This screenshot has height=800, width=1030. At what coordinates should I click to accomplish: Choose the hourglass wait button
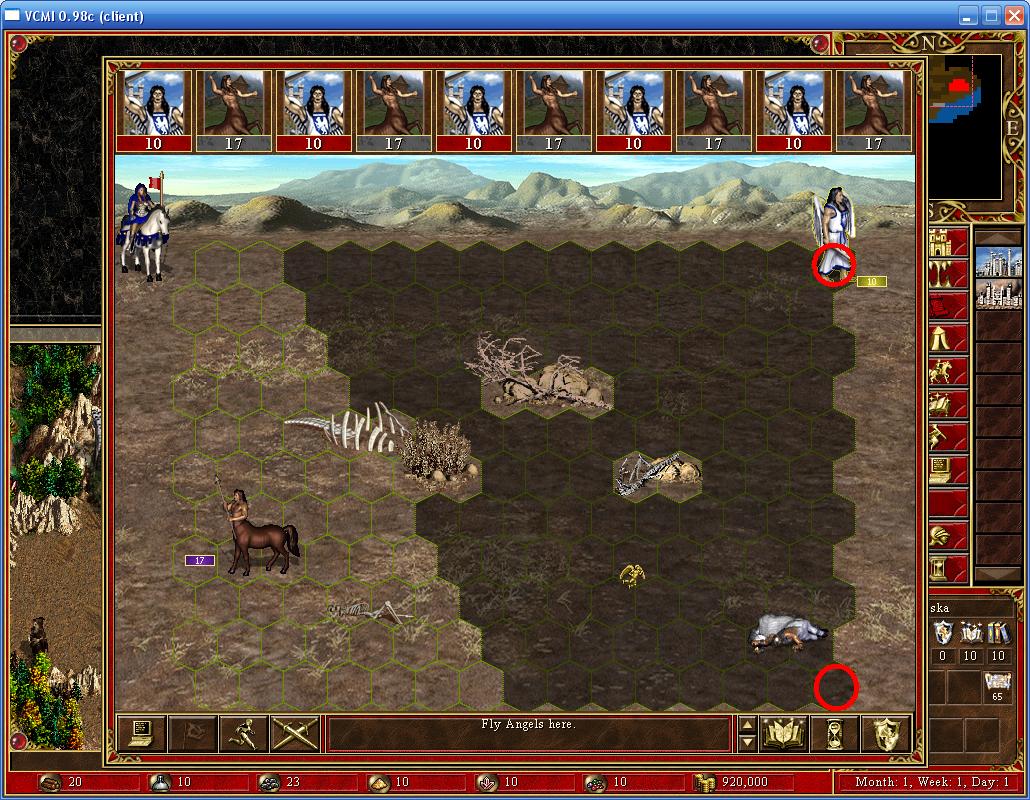(x=835, y=733)
